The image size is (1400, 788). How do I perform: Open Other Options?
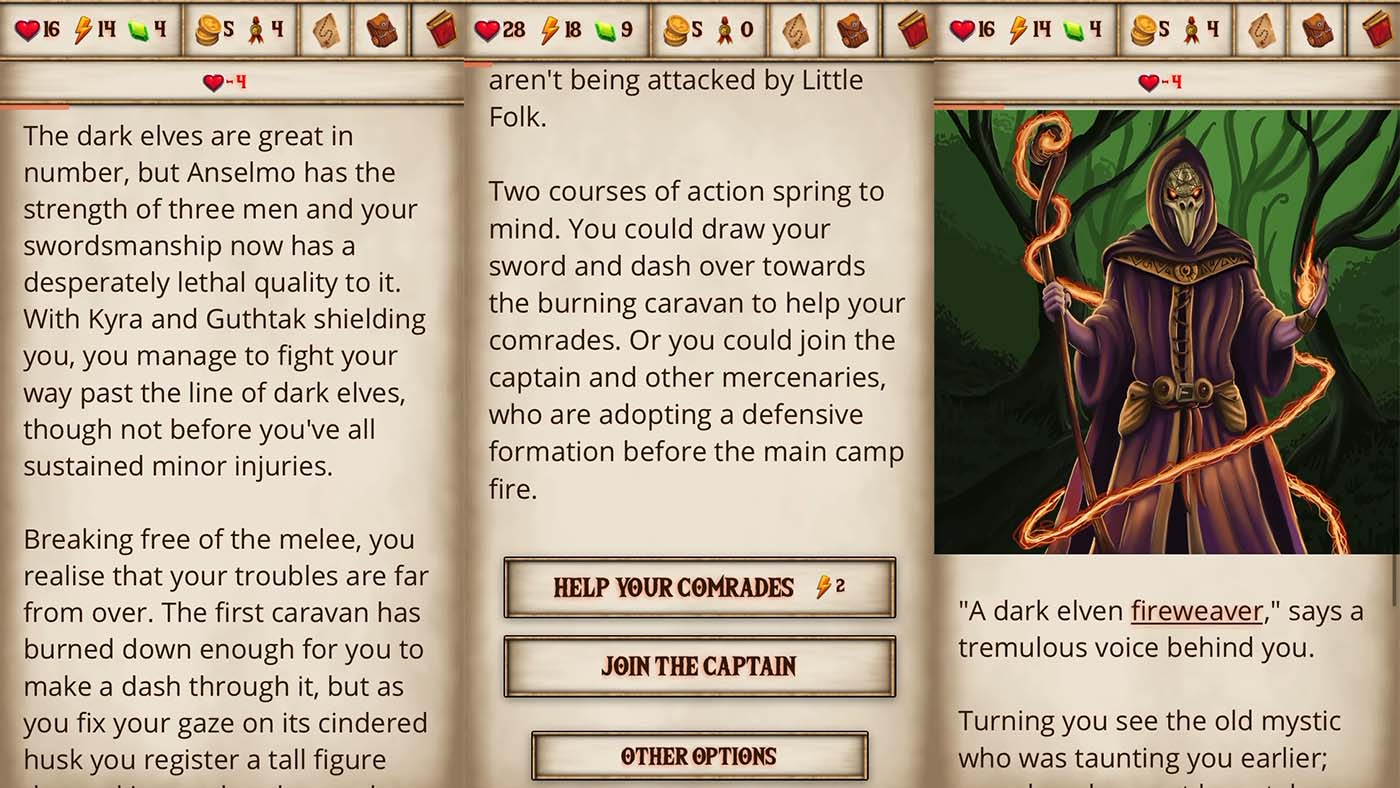[x=699, y=756]
